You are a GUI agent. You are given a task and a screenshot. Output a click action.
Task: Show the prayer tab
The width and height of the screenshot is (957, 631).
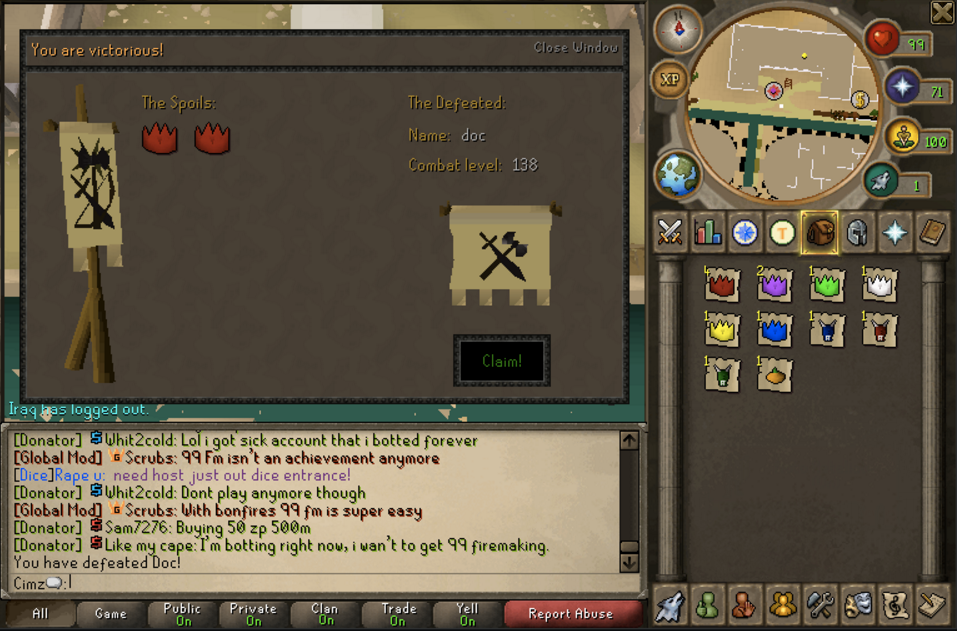click(x=894, y=233)
